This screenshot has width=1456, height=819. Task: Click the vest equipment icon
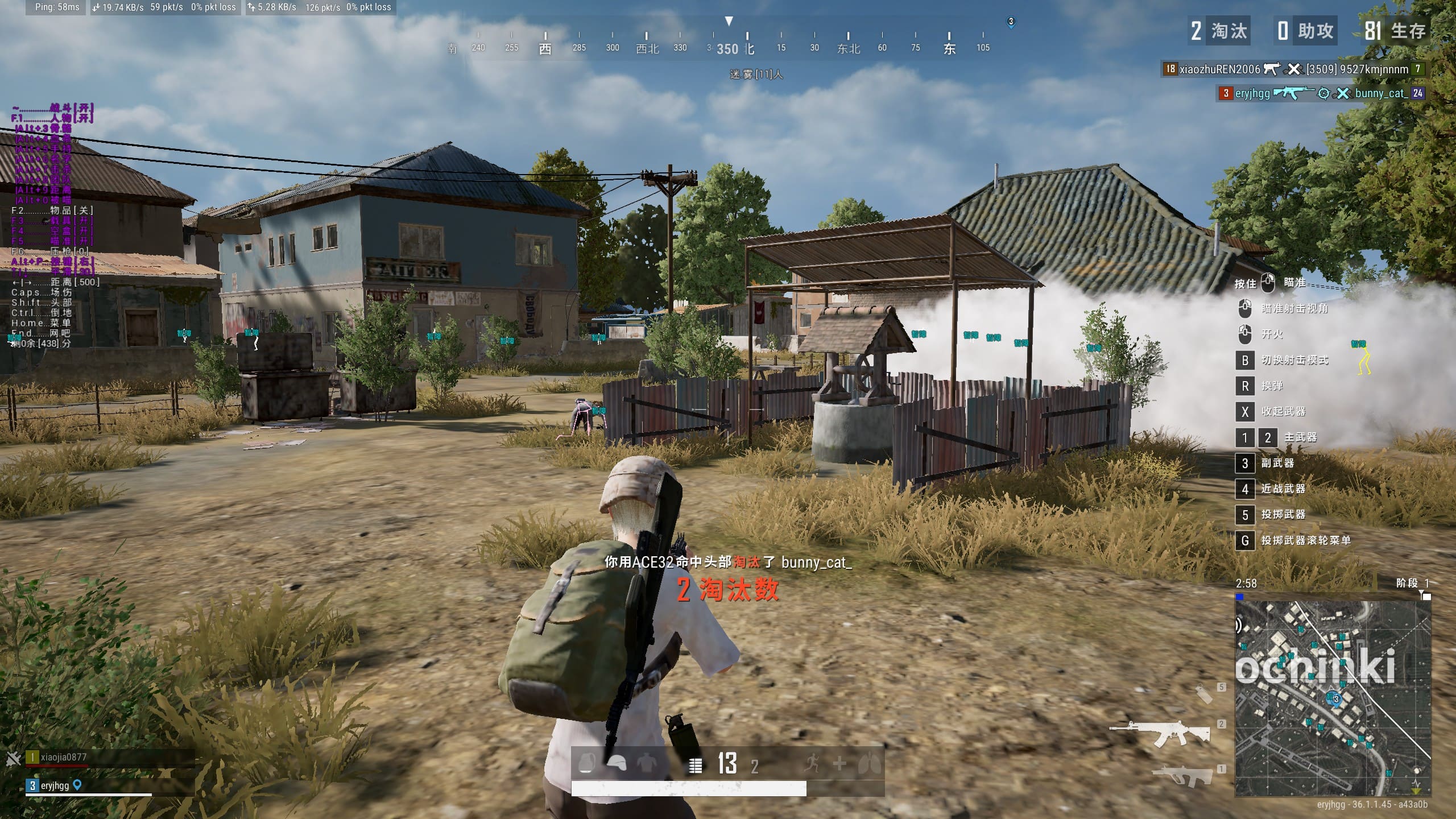click(x=646, y=763)
